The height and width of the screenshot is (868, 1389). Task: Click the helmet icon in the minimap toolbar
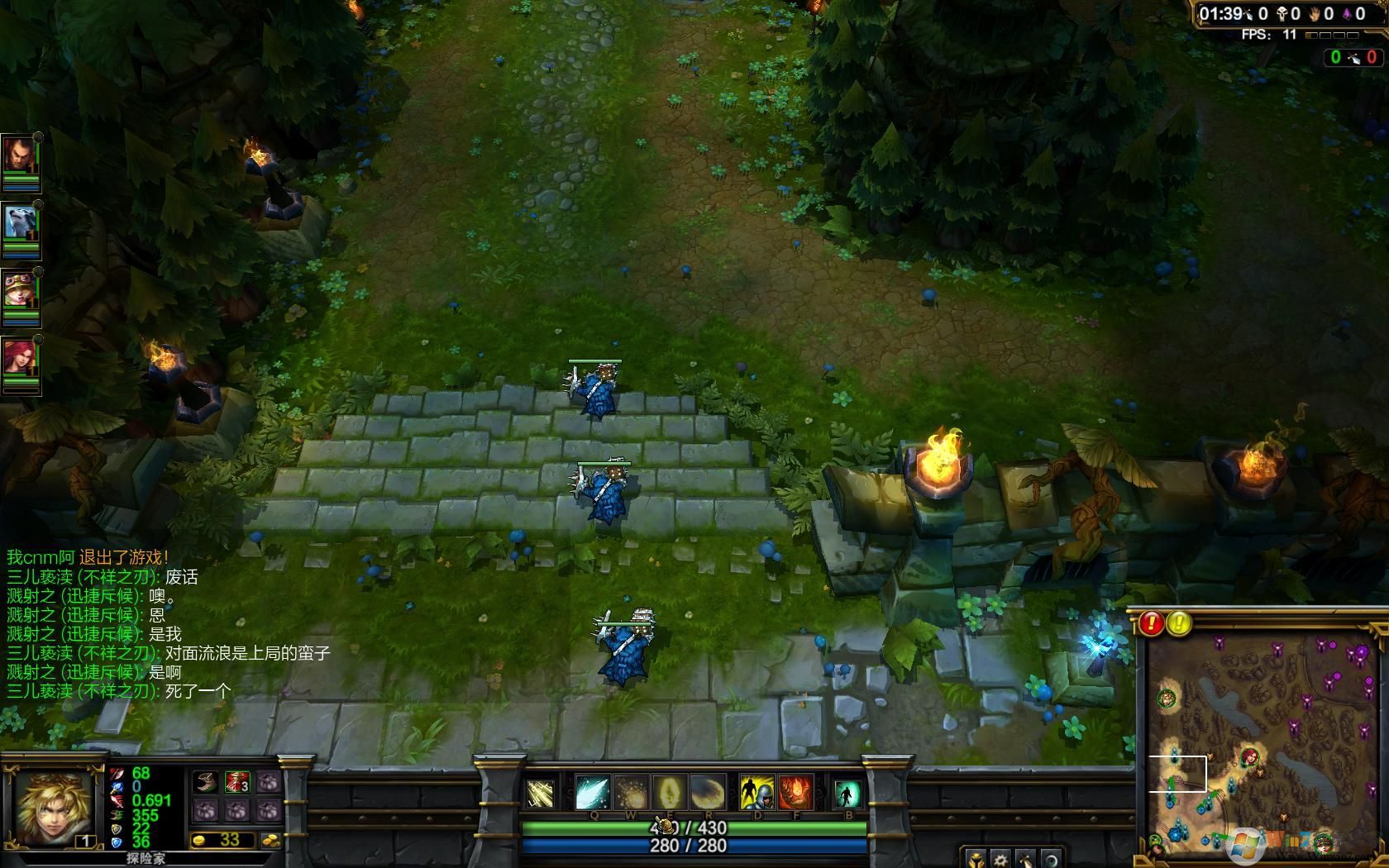pyautogui.click(x=976, y=861)
